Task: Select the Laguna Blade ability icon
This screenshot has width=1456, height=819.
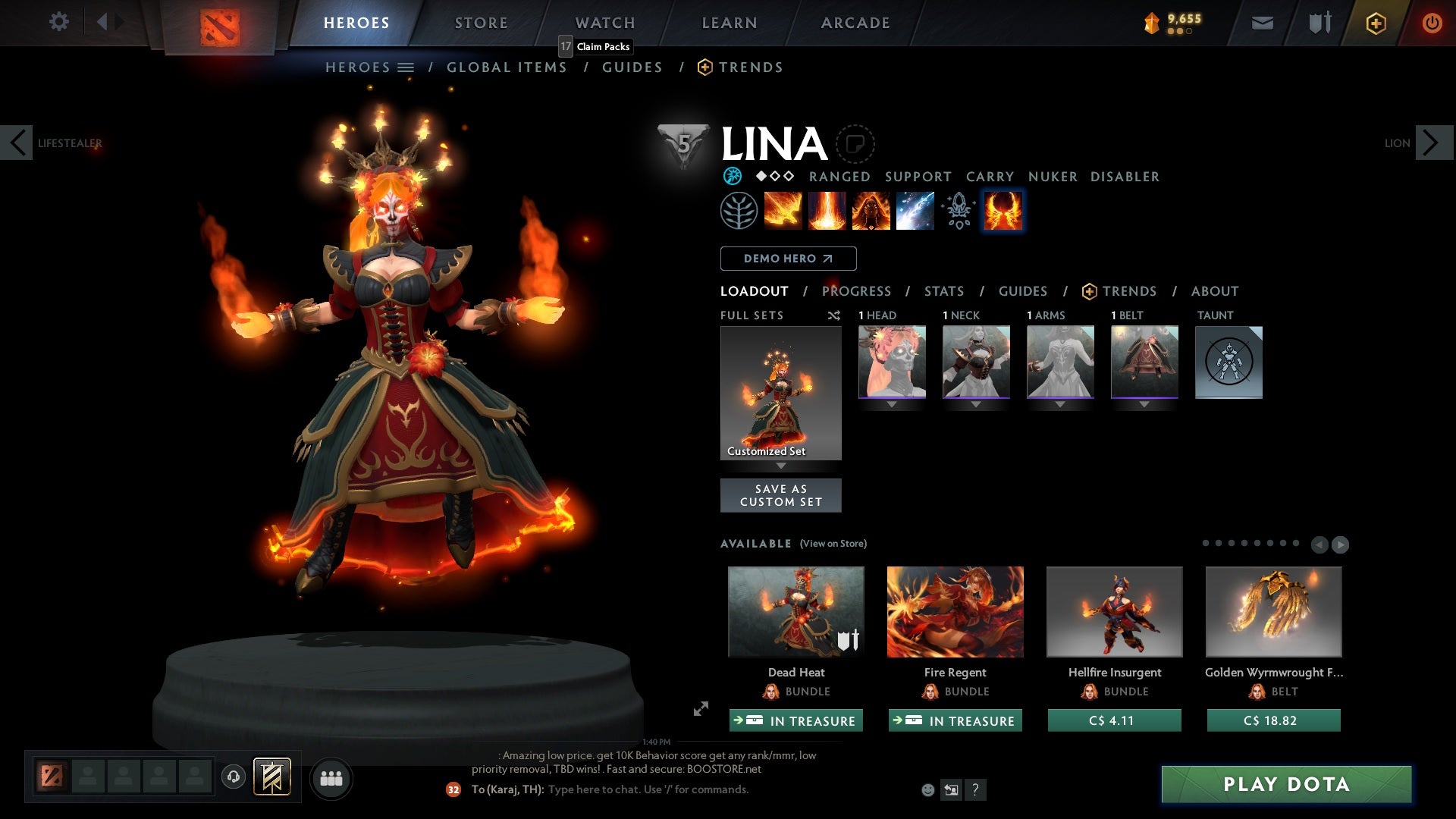Action: pos(914,211)
